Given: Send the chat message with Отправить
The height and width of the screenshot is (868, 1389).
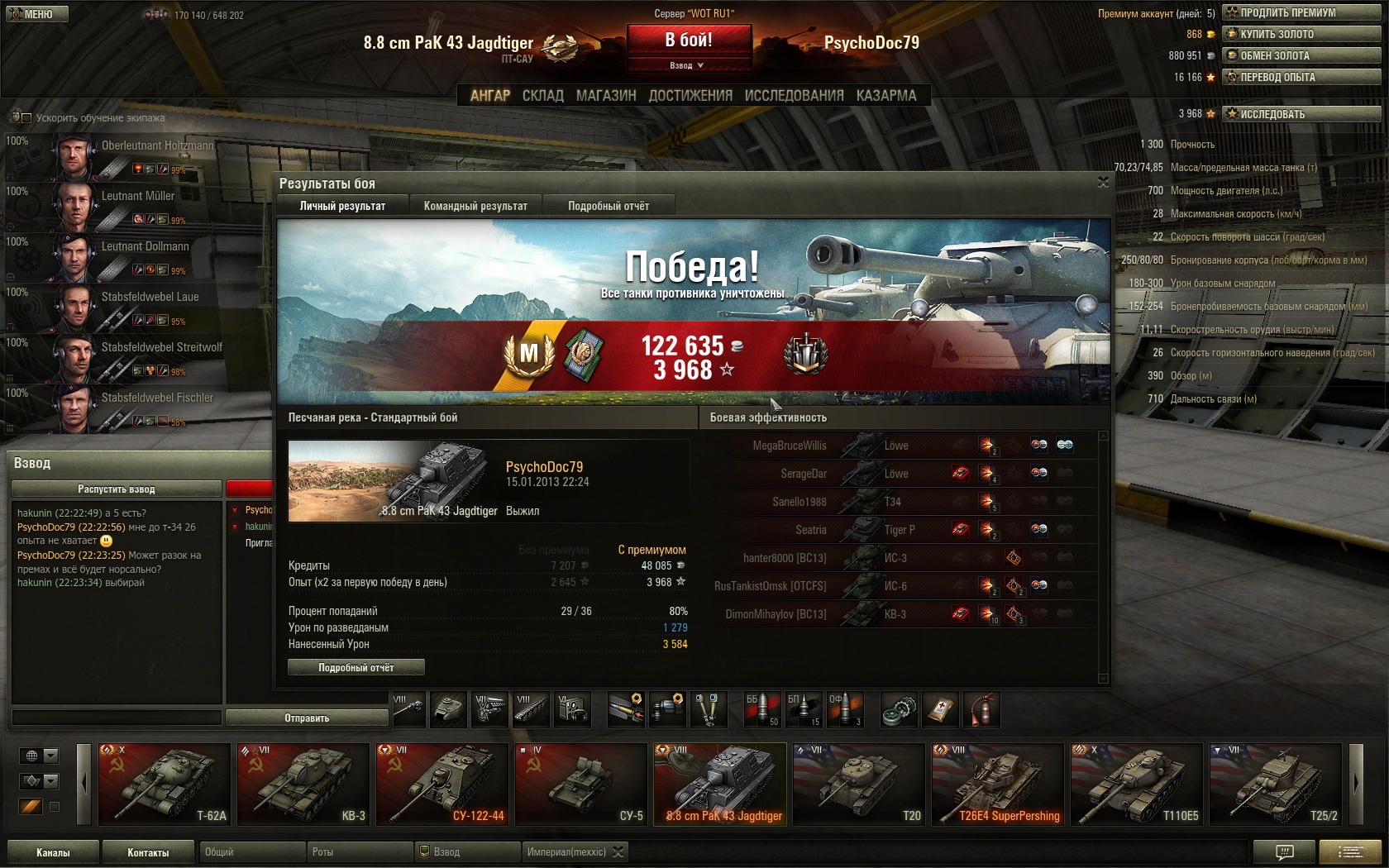Looking at the screenshot, I should (307, 718).
